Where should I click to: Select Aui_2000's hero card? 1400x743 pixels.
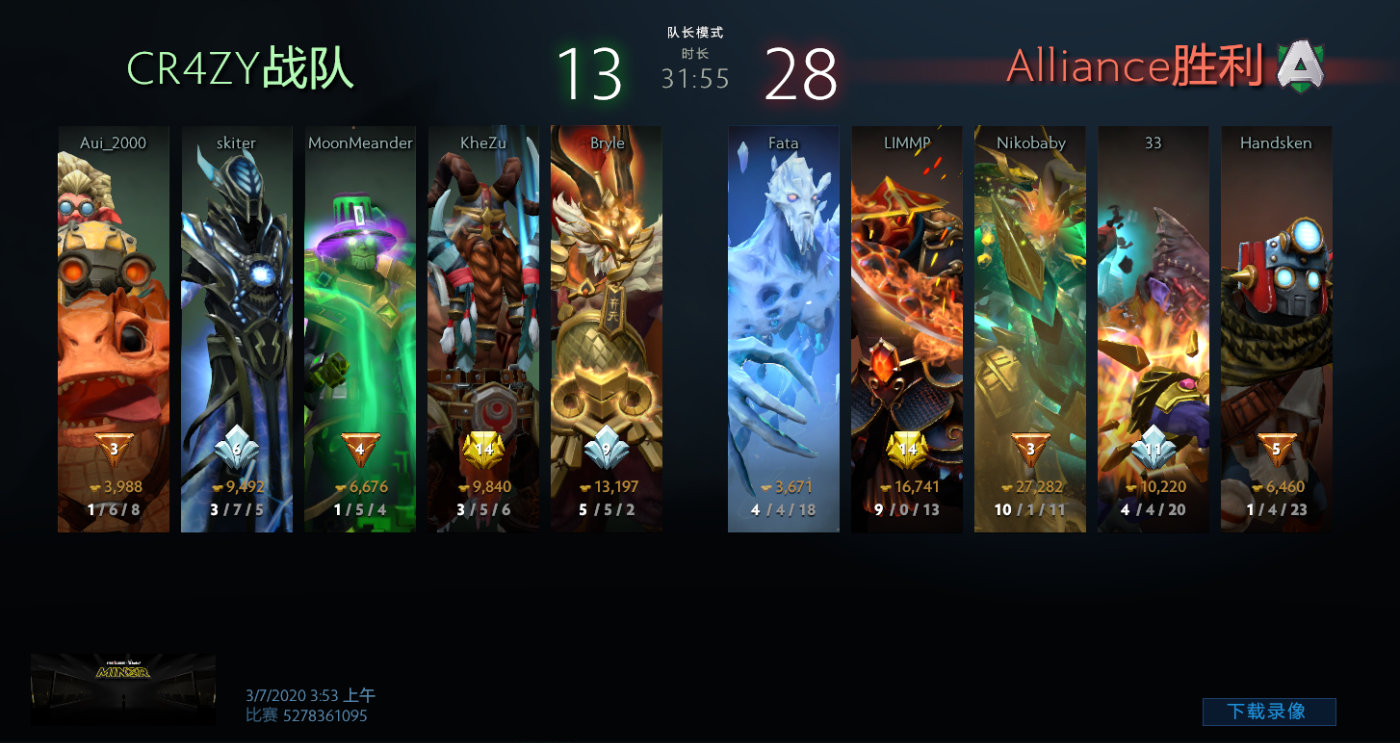click(113, 329)
